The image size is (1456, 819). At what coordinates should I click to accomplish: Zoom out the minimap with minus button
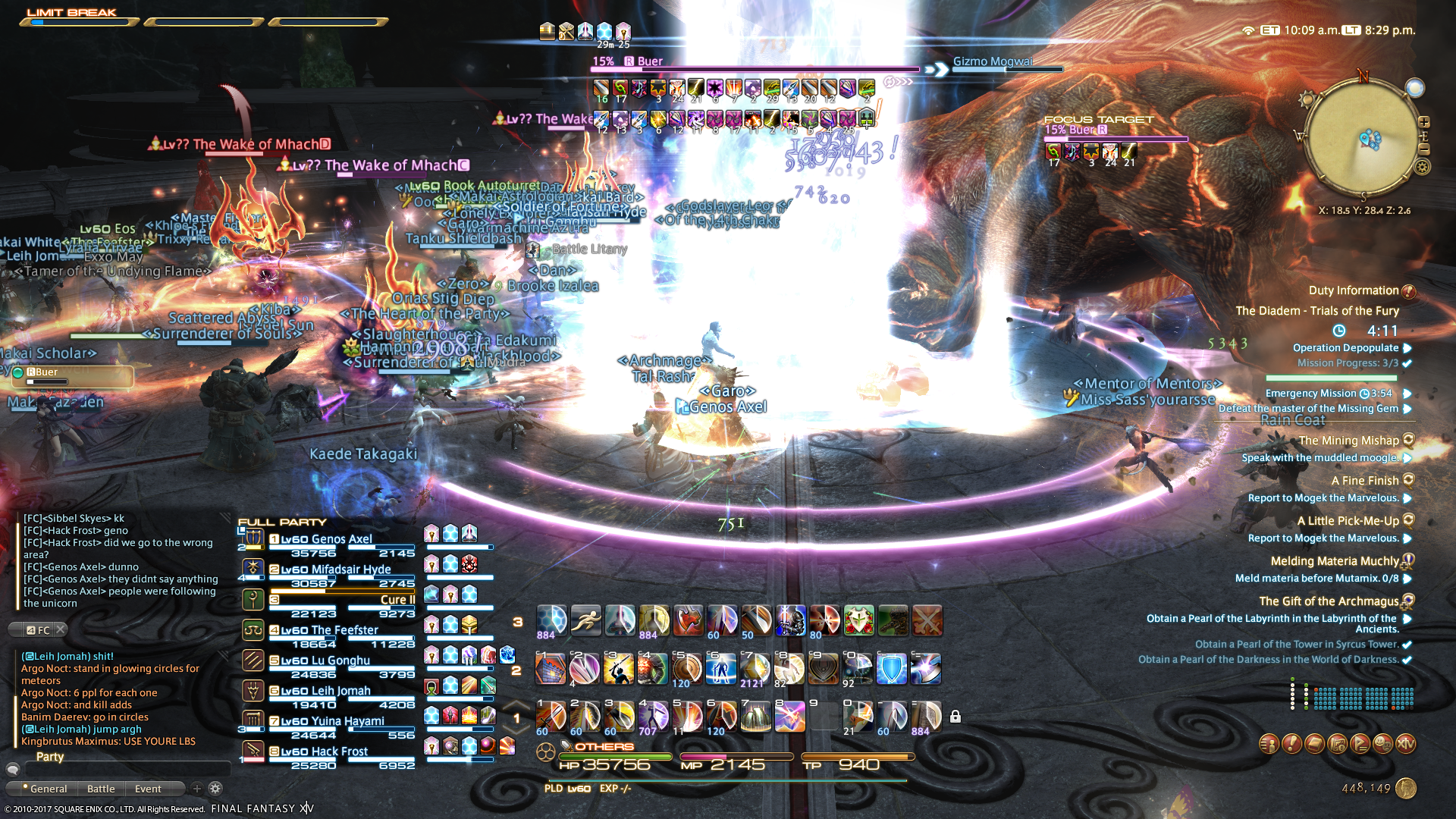(1424, 149)
